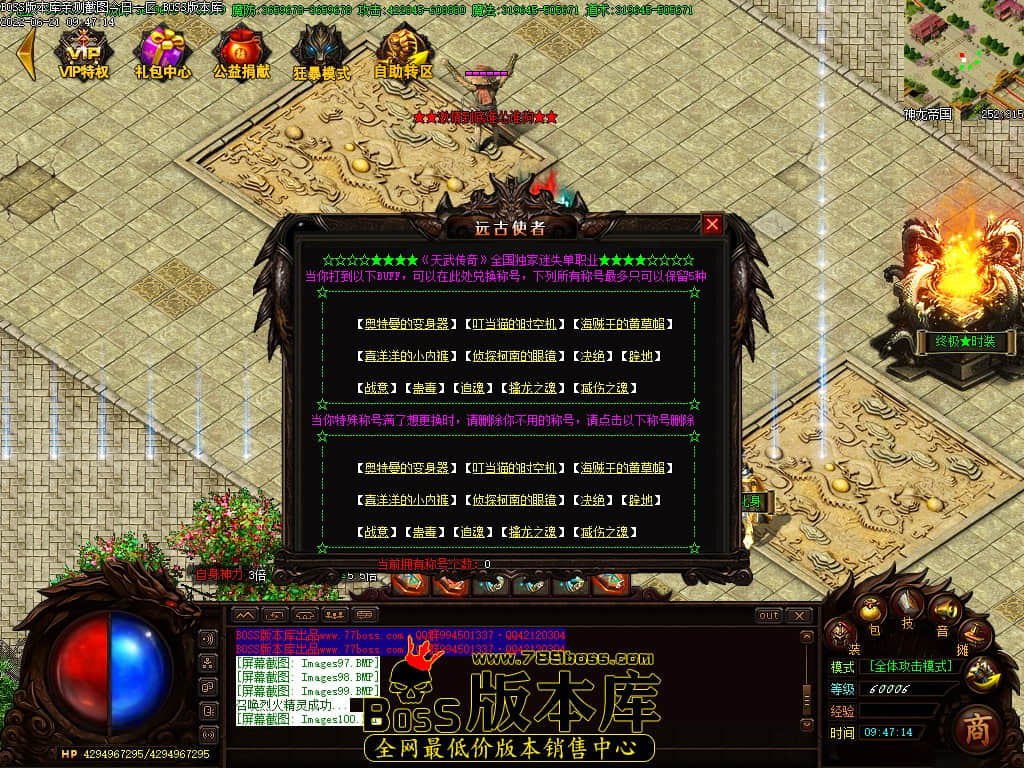Delete the 战意 title in the removal section
1024x768 pixels.
[377, 532]
